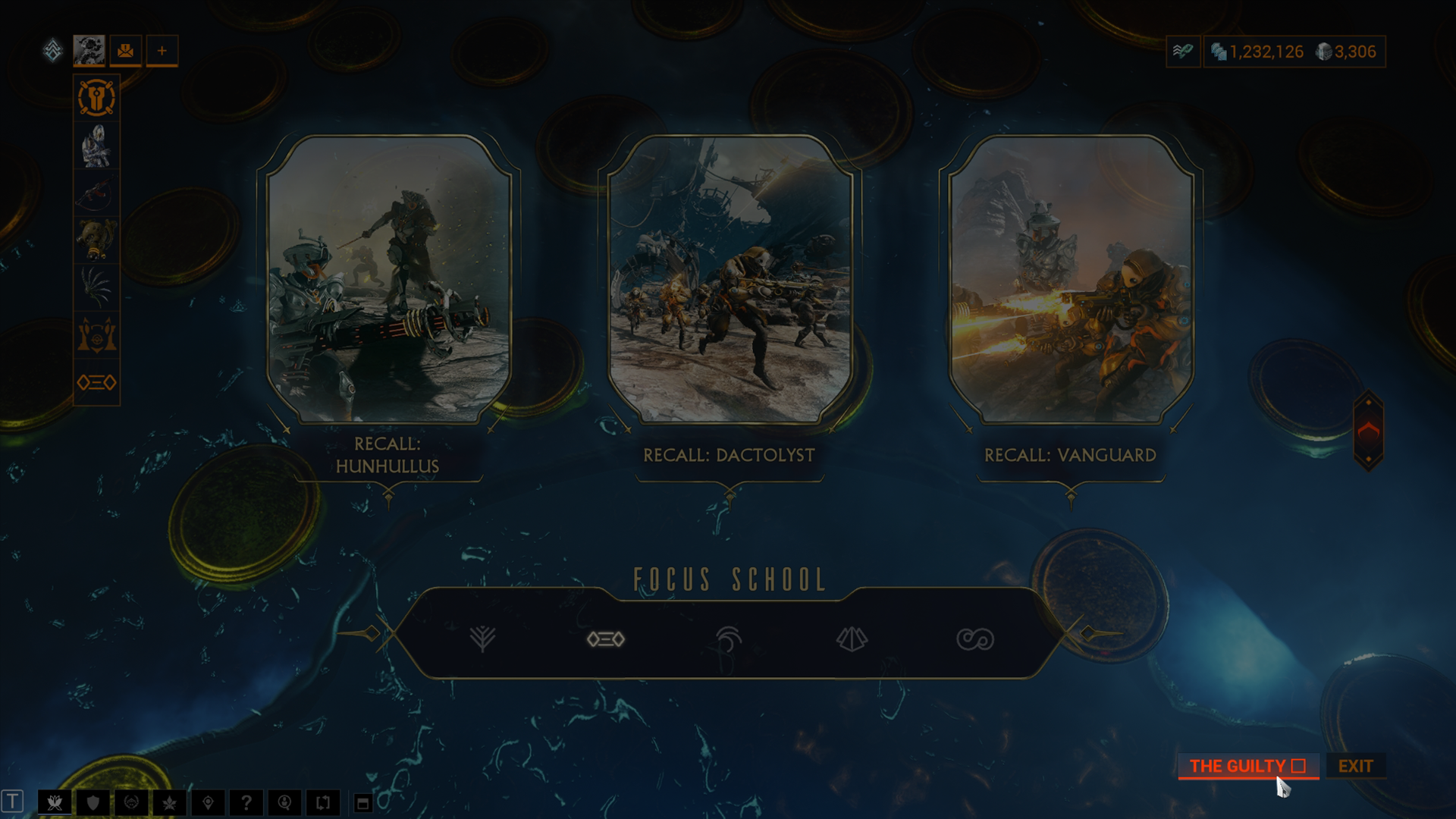Open the inbox envelope icon

coord(126,51)
